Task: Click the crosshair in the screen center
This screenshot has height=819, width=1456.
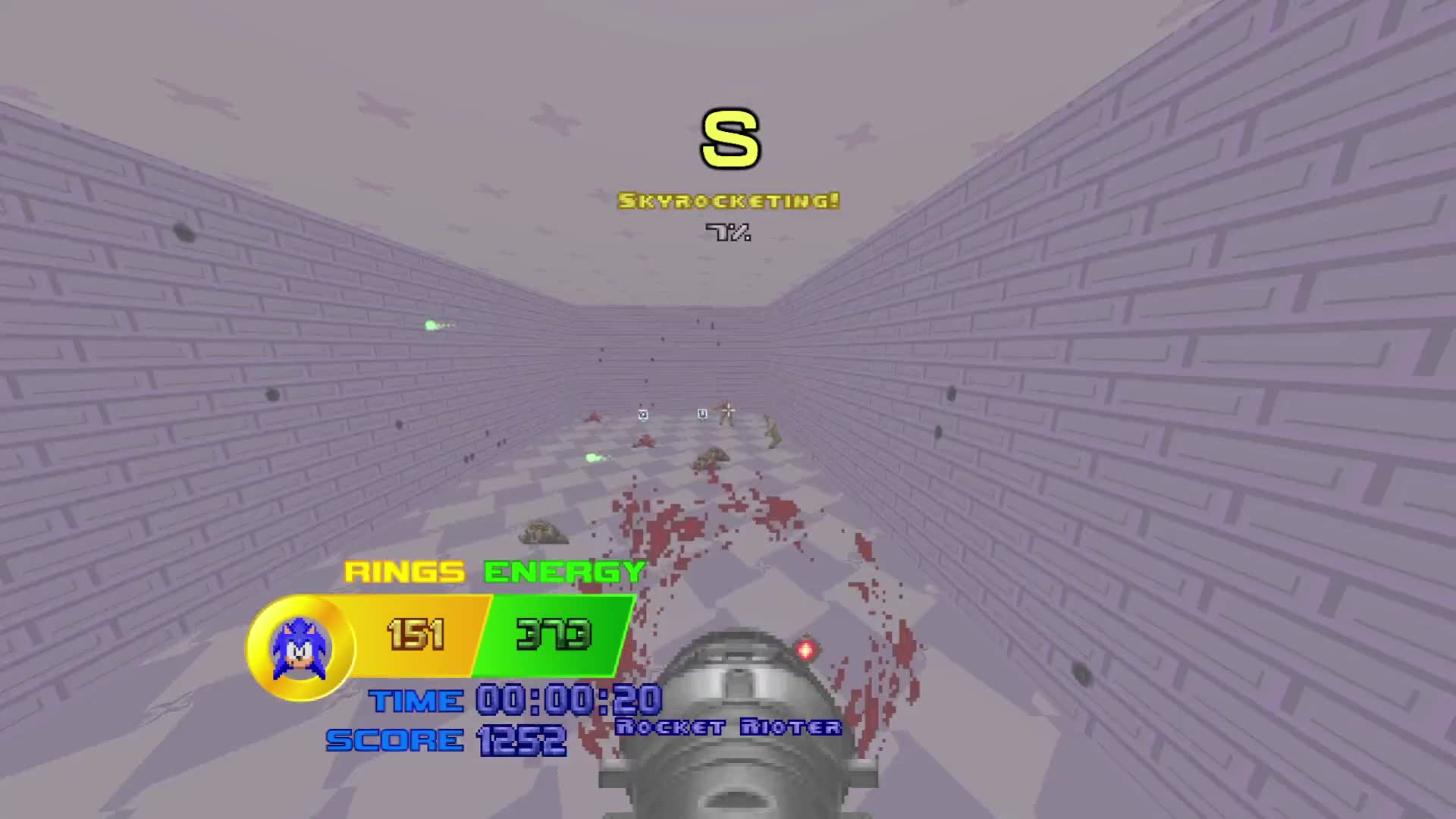Action: pos(728,409)
